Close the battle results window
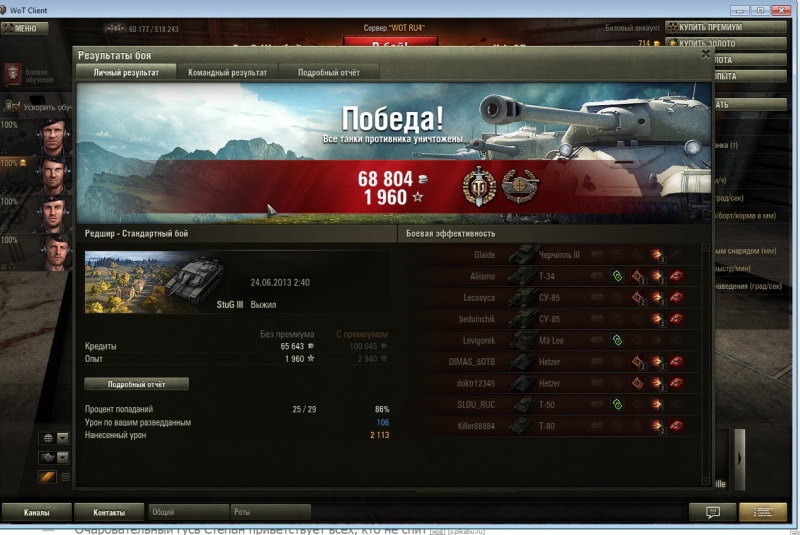Image resolution: width=800 pixels, height=535 pixels. pos(705,55)
